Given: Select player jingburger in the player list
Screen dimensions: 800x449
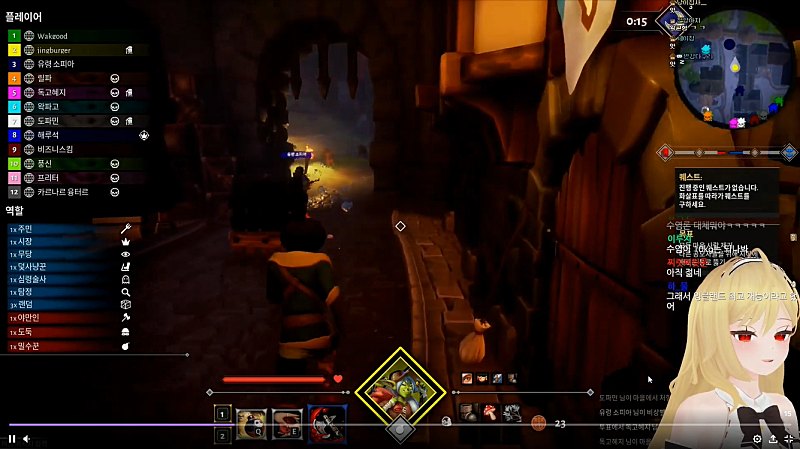Looking at the screenshot, I should 60,50.
